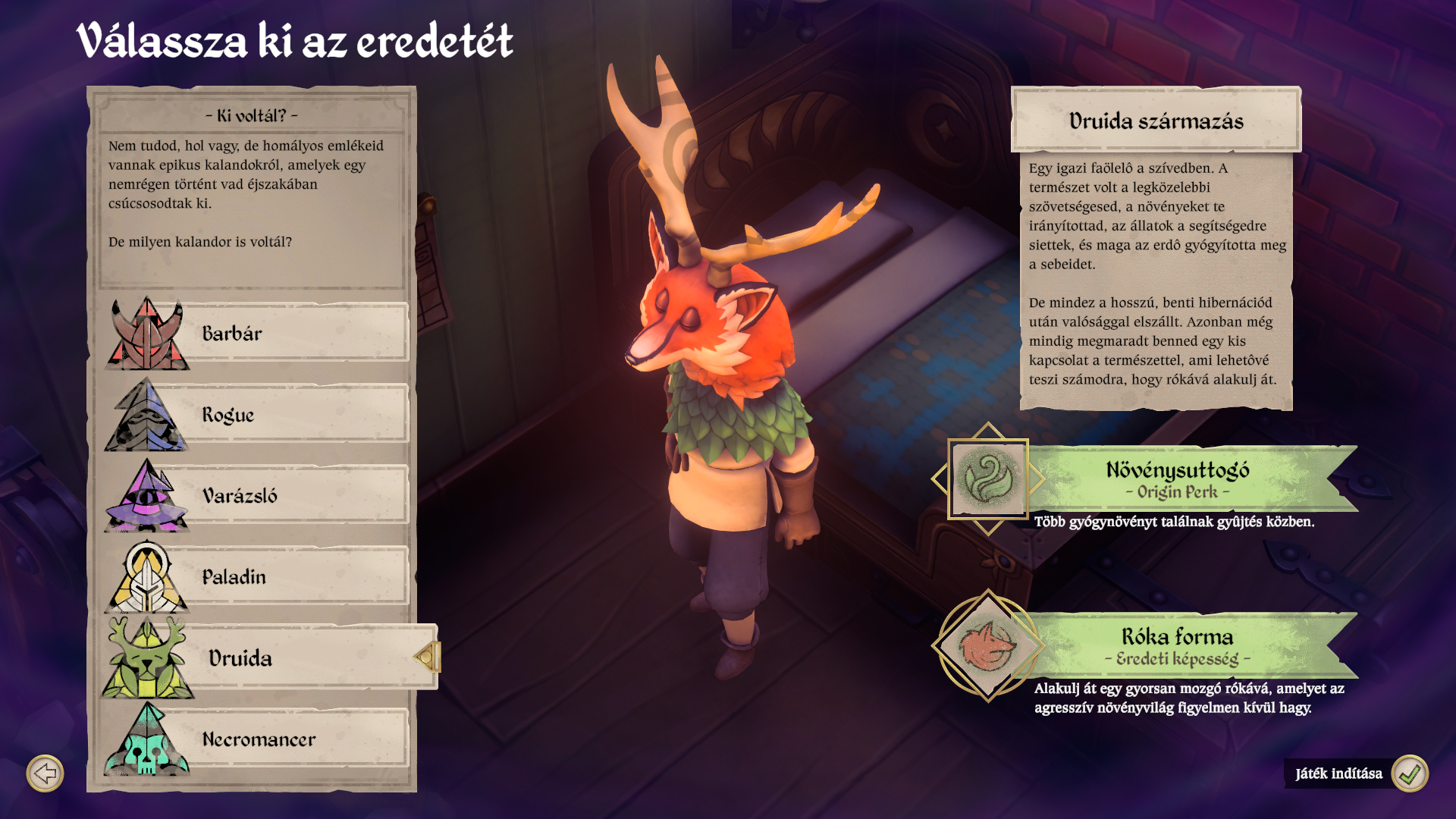The height and width of the screenshot is (819, 1456).
Task: Pick the Varázsló origin entry
Action: [x=258, y=496]
